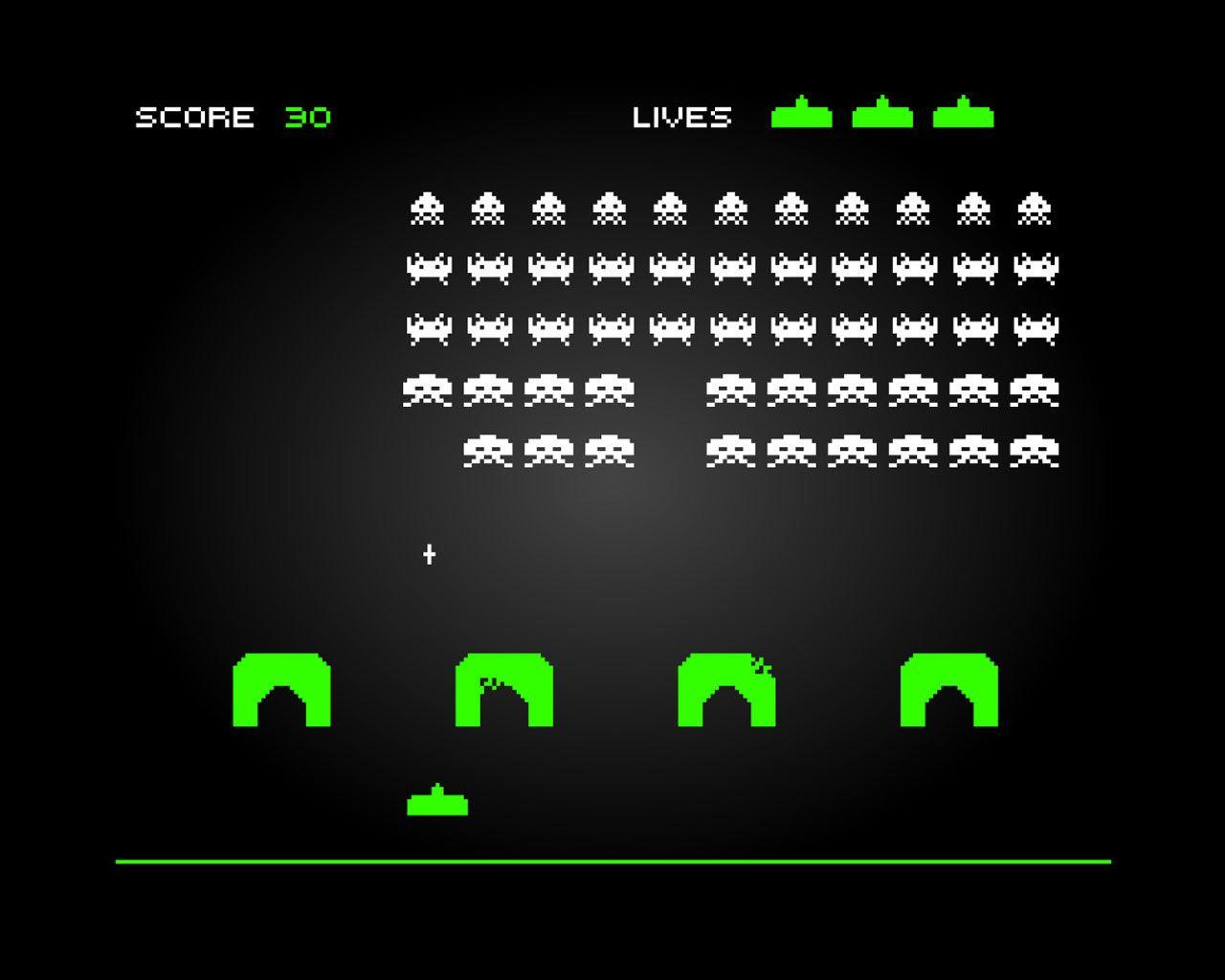Click the rightmost octopus alien in bottom row
Viewport: 1225px width, 980px height.
click(x=1034, y=450)
